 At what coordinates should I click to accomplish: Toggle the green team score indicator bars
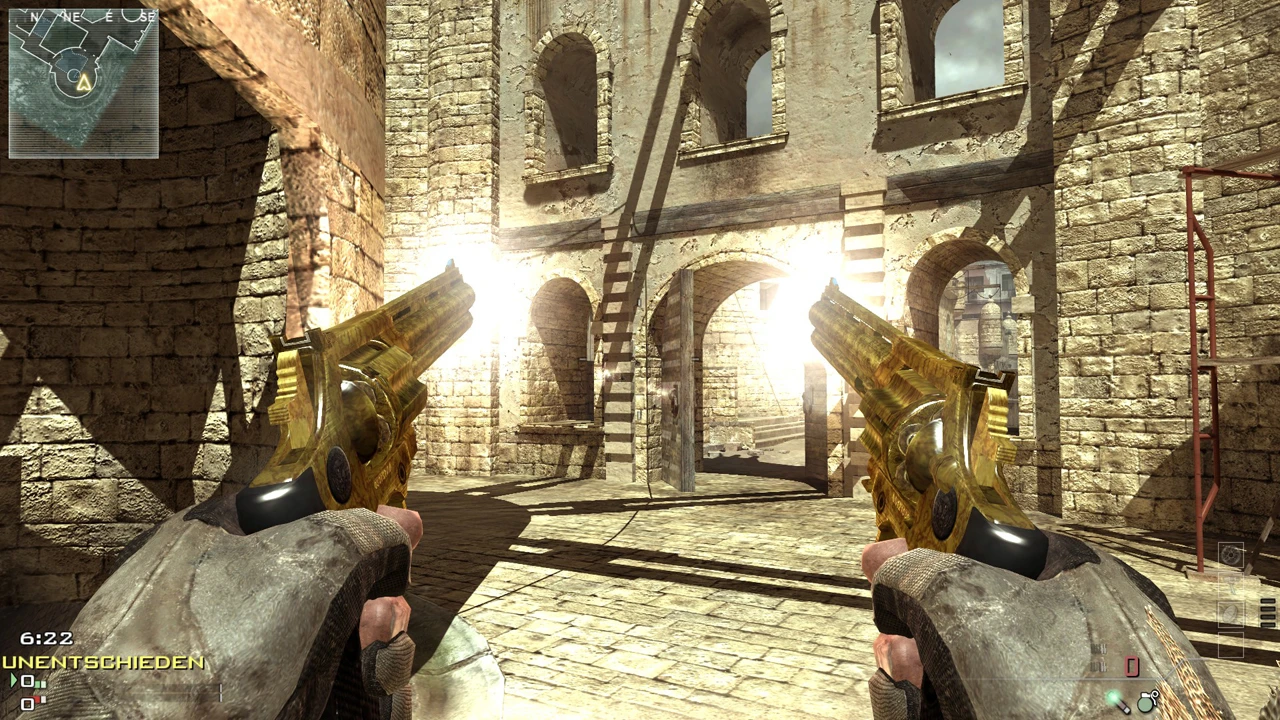click(40, 682)
